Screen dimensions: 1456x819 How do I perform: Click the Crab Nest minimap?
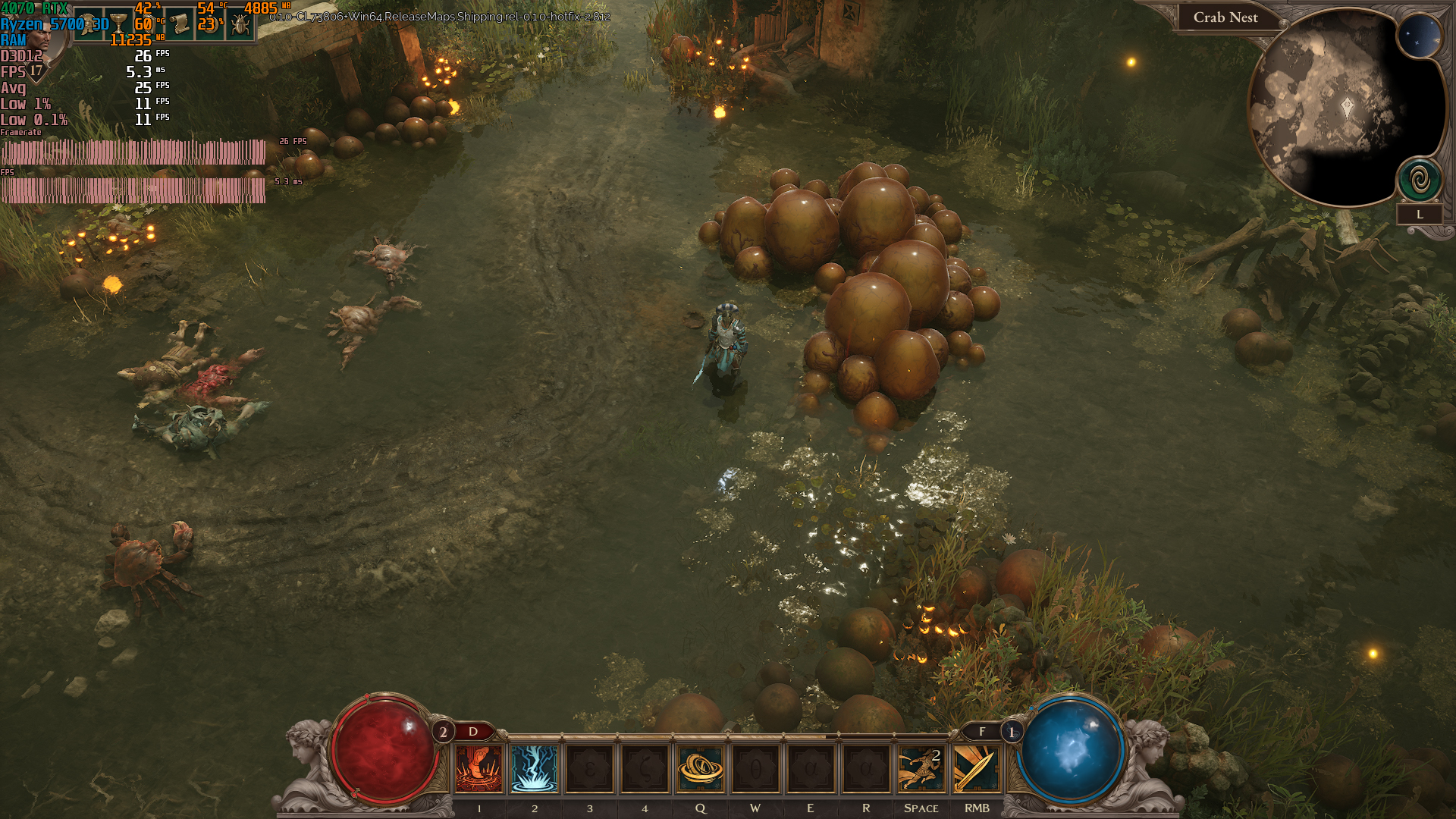(x=1335, y=106)
